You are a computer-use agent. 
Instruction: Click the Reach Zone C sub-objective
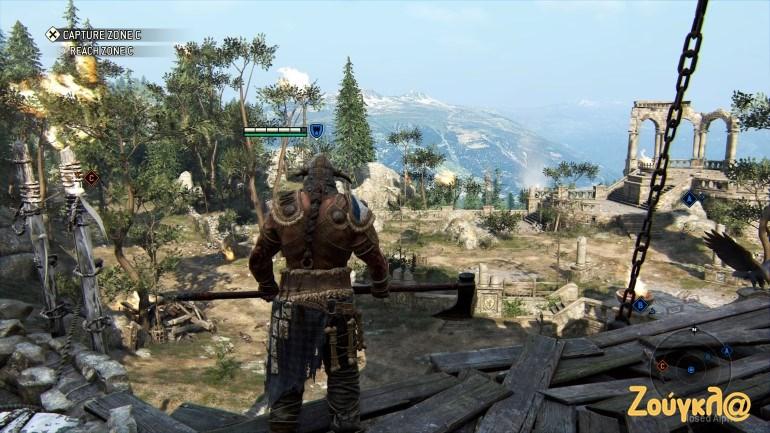(x=101, y=49)
